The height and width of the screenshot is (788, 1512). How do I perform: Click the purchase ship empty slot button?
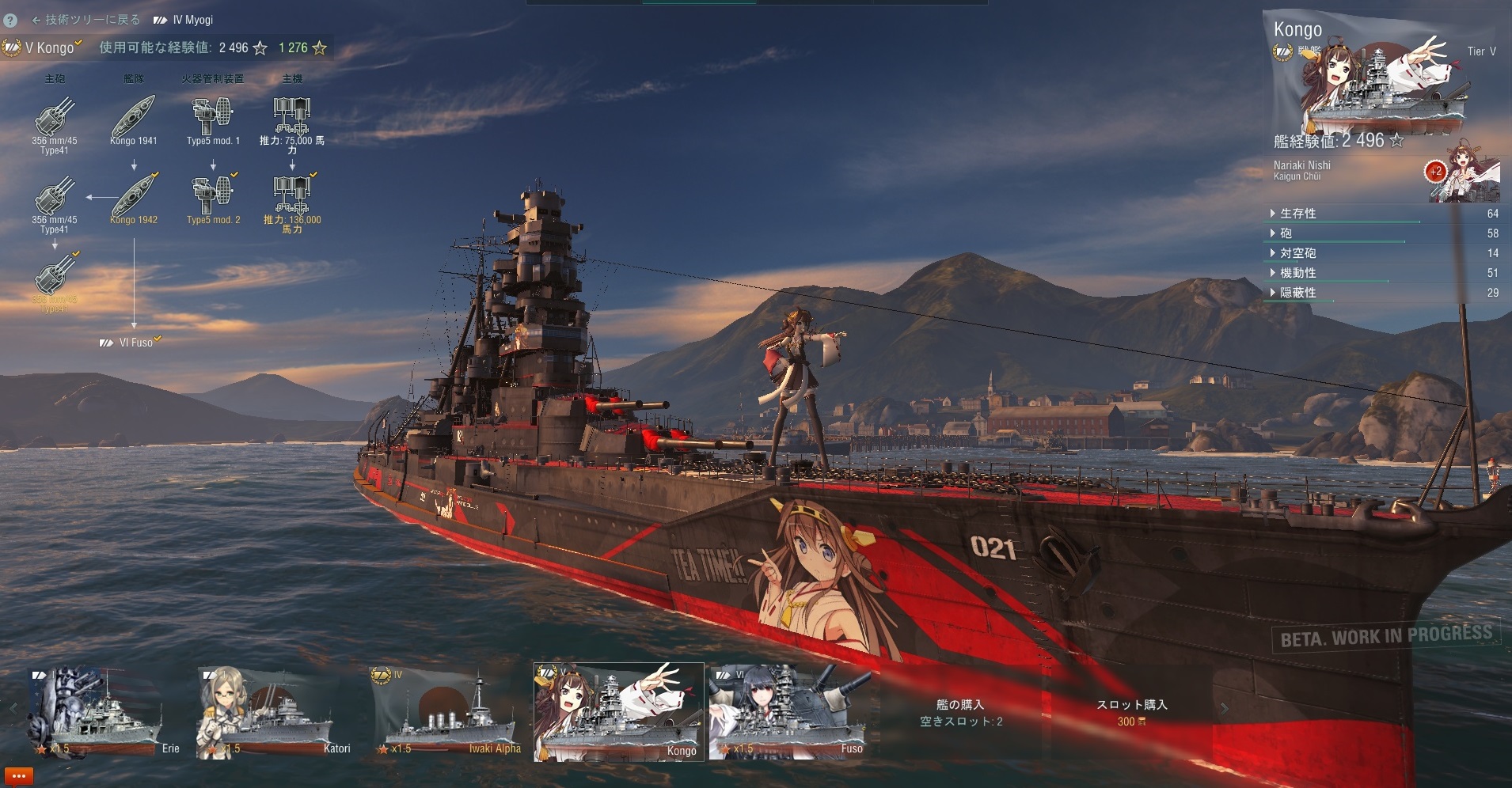click(960, 712)
